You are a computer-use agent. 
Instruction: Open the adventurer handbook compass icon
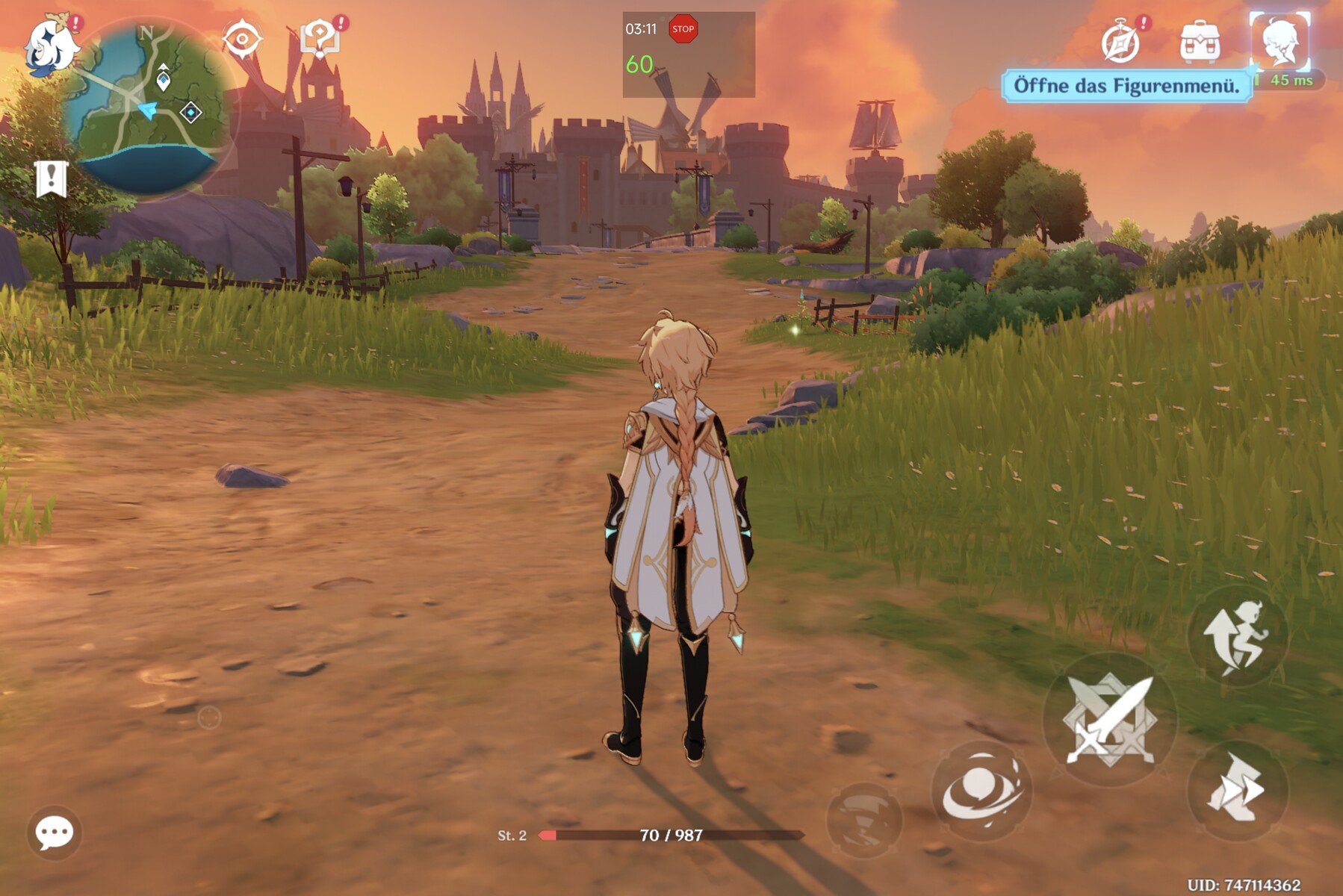[1120, 43]
